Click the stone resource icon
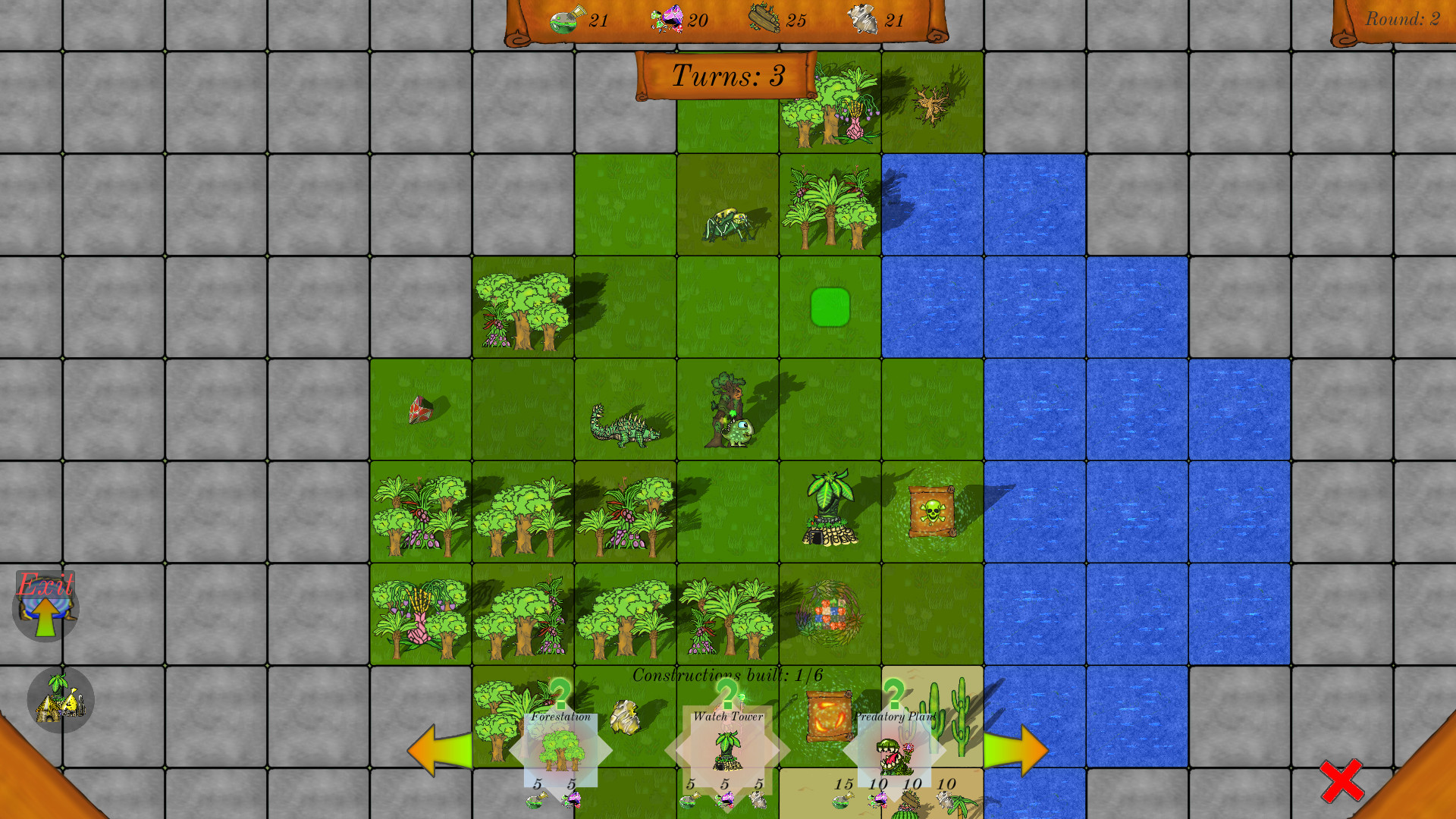 coord(864,18)
